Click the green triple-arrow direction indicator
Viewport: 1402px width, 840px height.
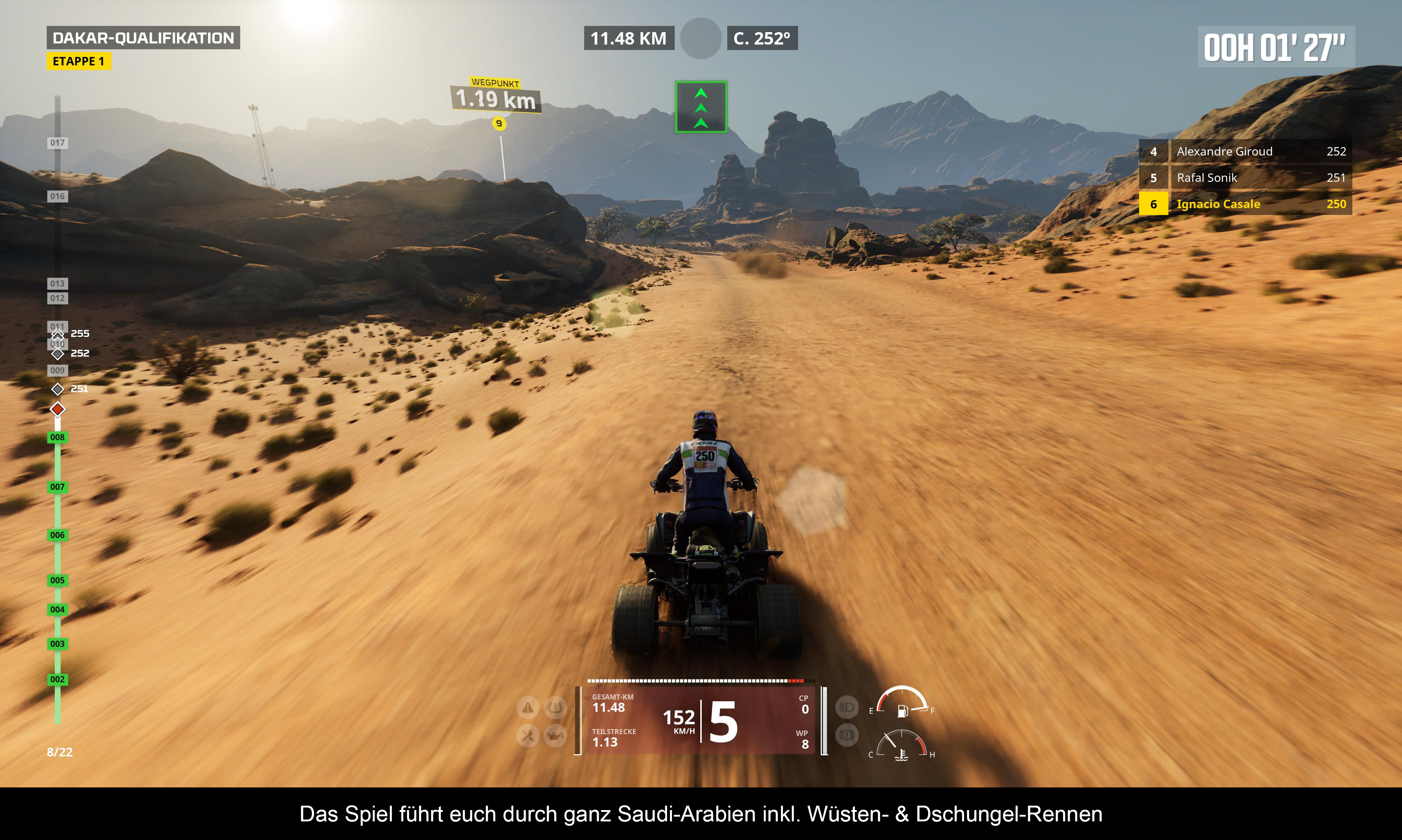(701, 107)
